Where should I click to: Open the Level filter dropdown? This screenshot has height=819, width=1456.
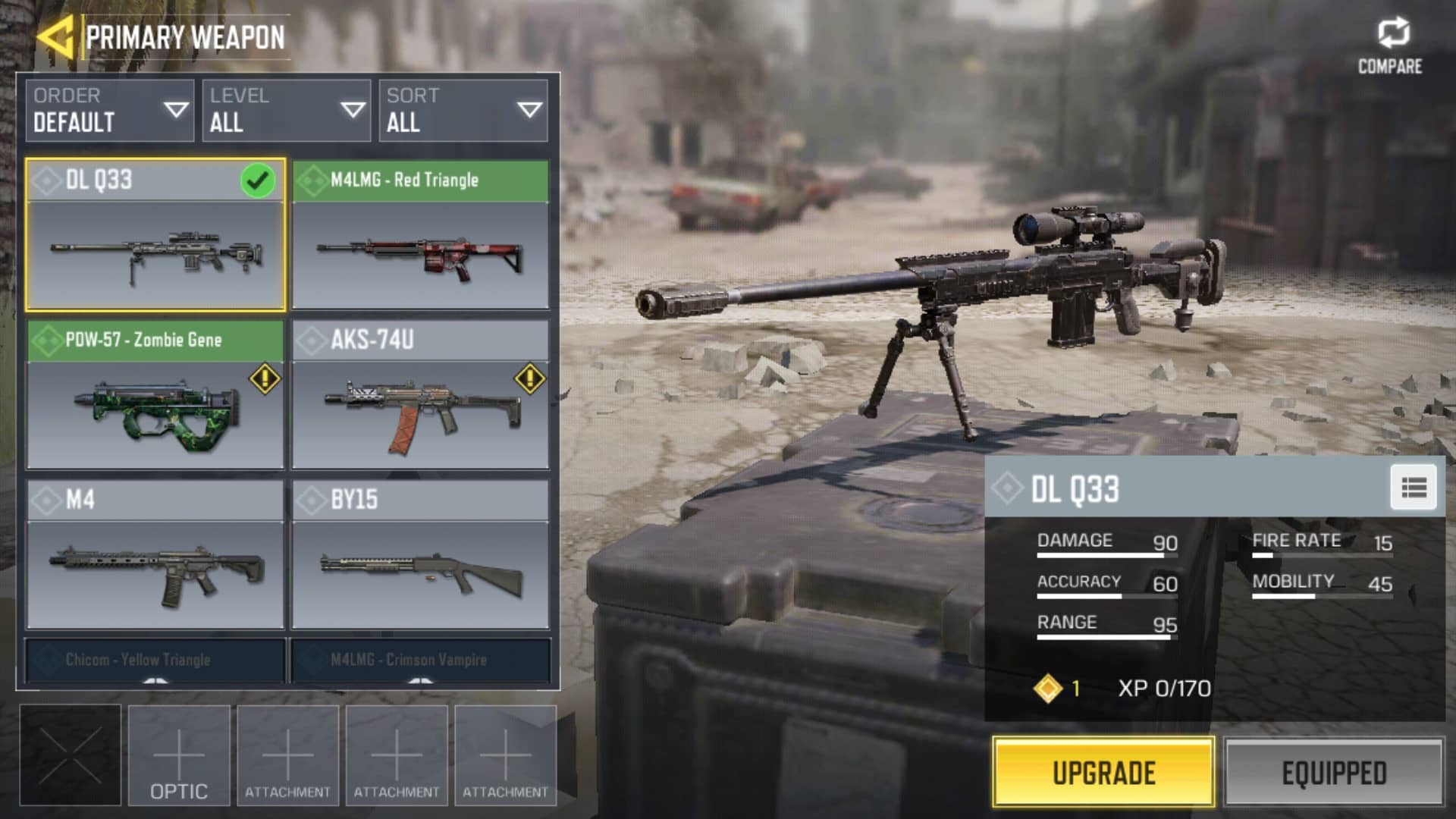coord(286,111)
